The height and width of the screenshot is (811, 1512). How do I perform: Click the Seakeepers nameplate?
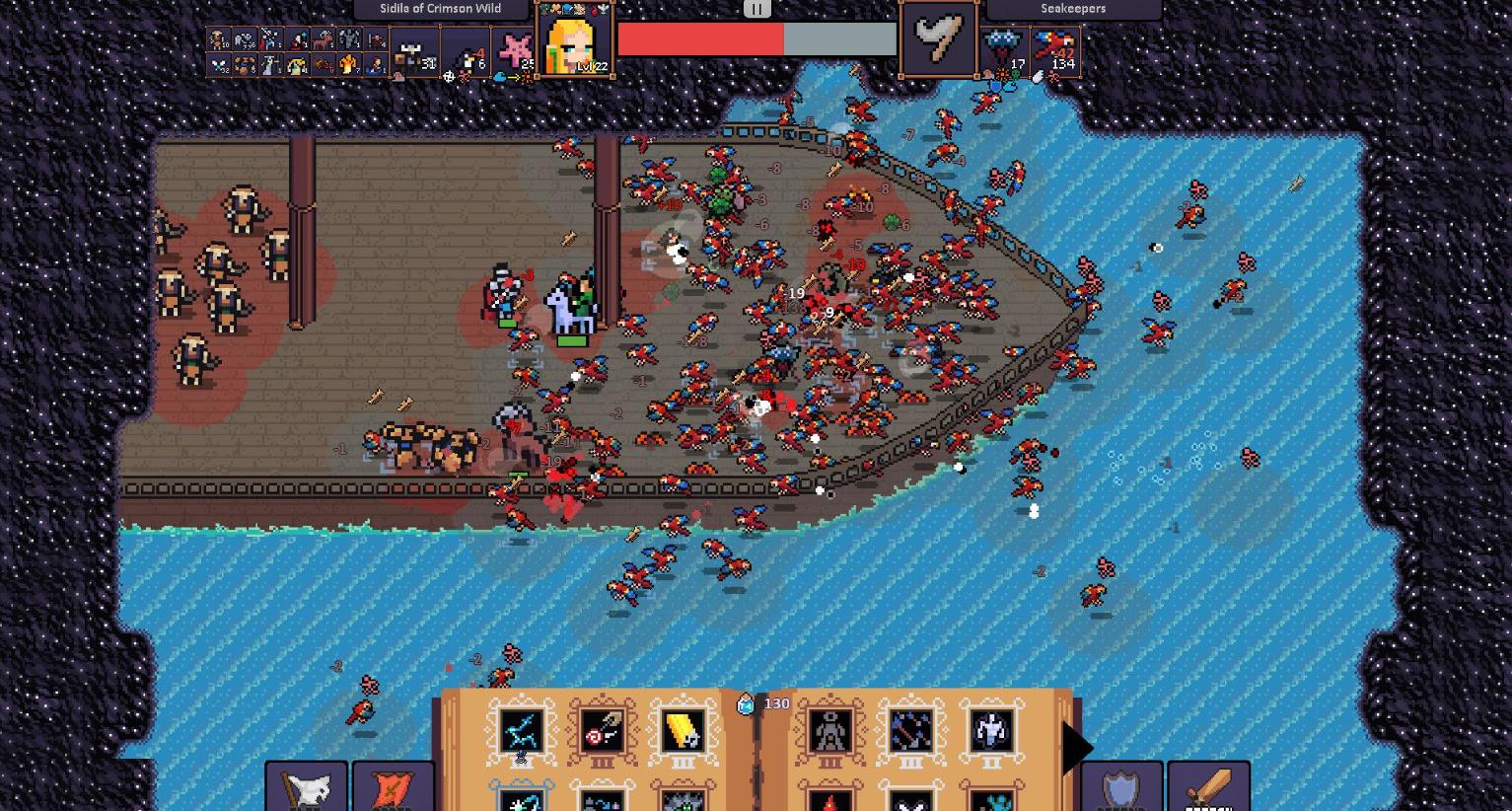point(1075,8)
